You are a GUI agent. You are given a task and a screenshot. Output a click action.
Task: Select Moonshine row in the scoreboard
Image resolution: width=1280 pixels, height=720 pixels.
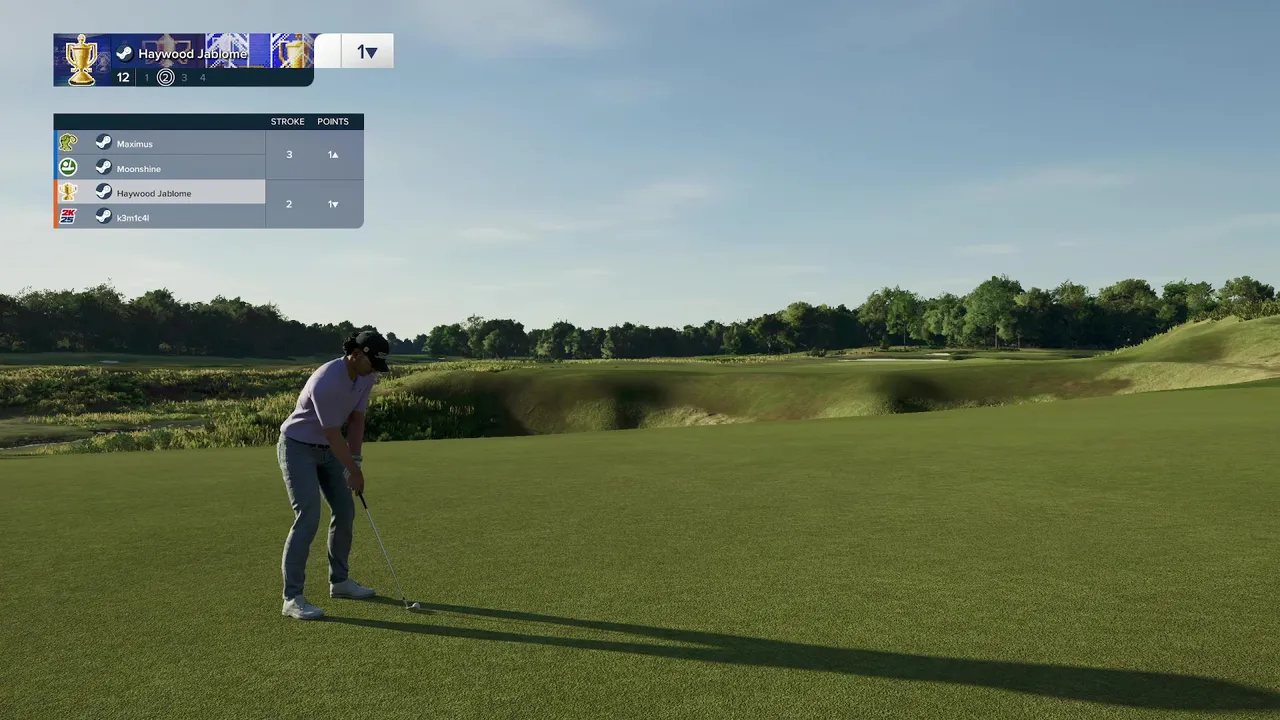160,168
